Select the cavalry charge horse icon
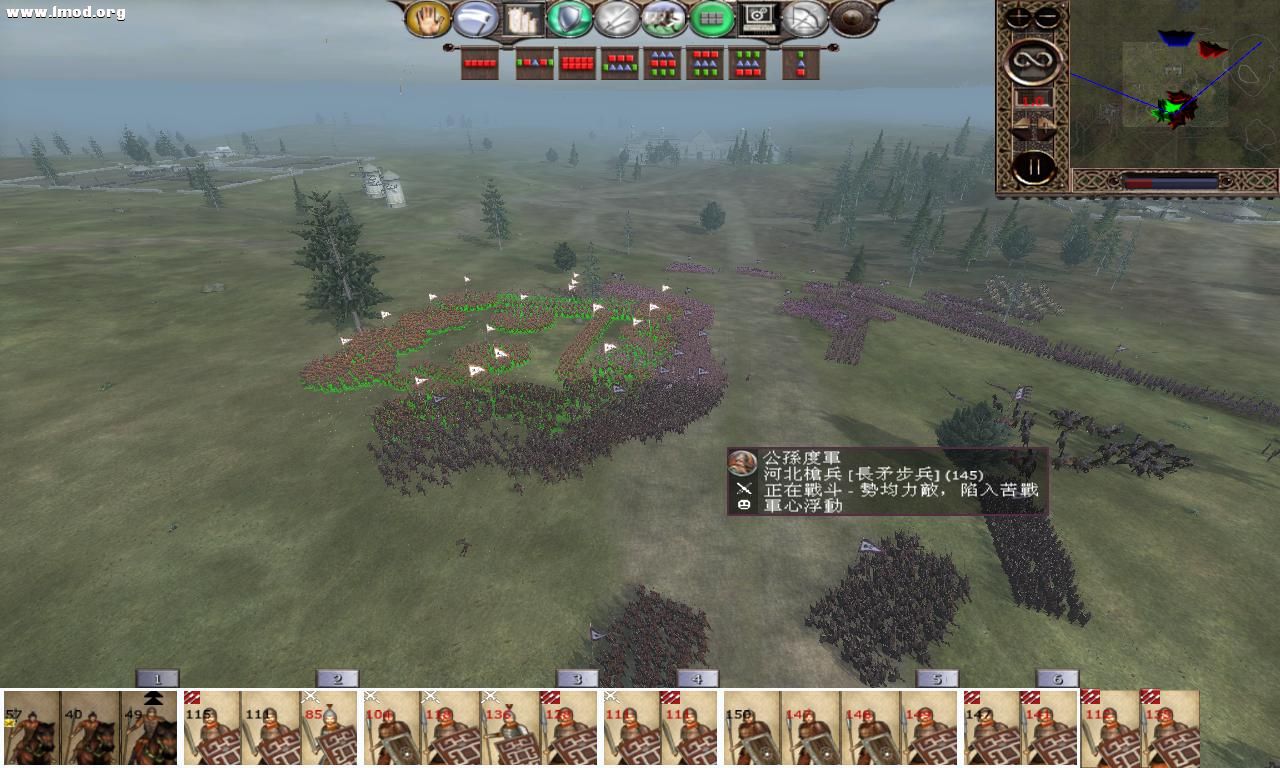The height and width of the screenshot is (768, 1280). (x=666, y=20)
